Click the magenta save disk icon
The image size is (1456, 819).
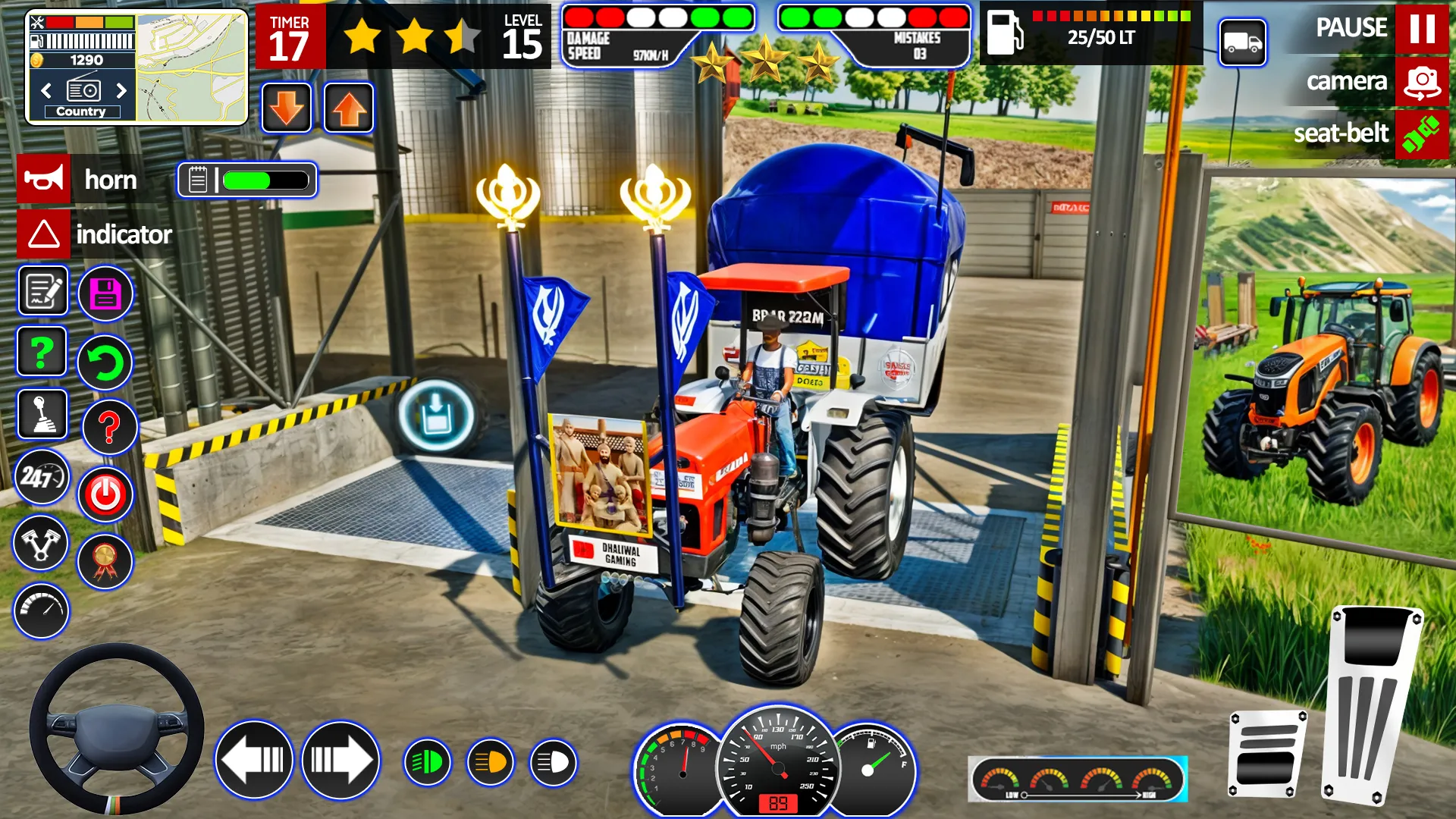pyautogui.click(x=105, y=293)
